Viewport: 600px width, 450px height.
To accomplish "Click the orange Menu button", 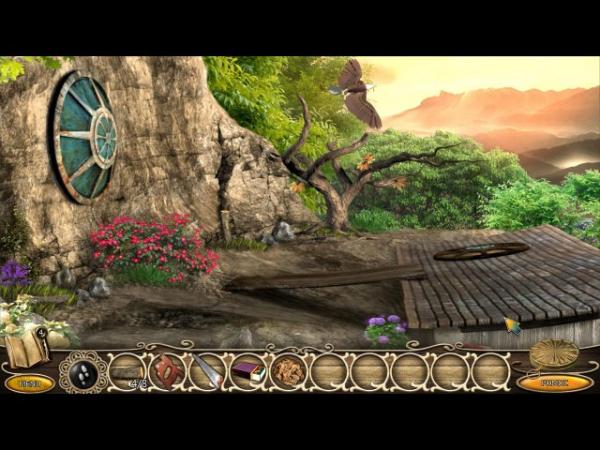I will (x=554, y=383).
